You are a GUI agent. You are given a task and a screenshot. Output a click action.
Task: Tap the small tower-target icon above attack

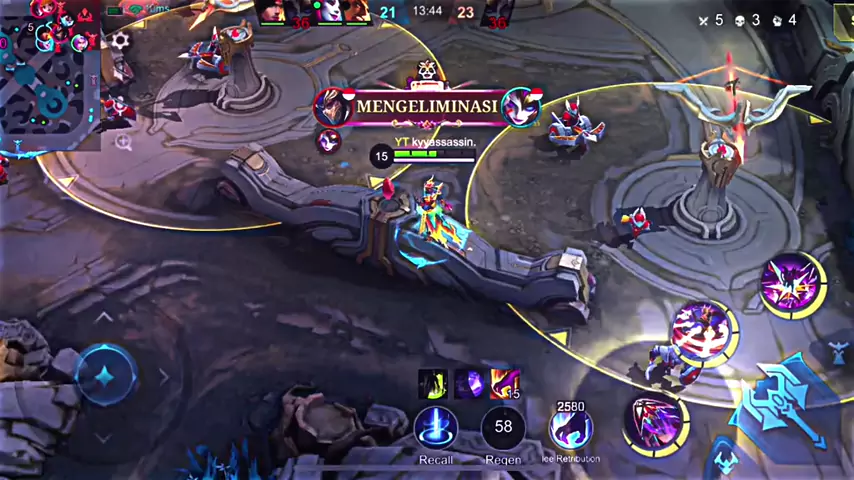(838, 351)
